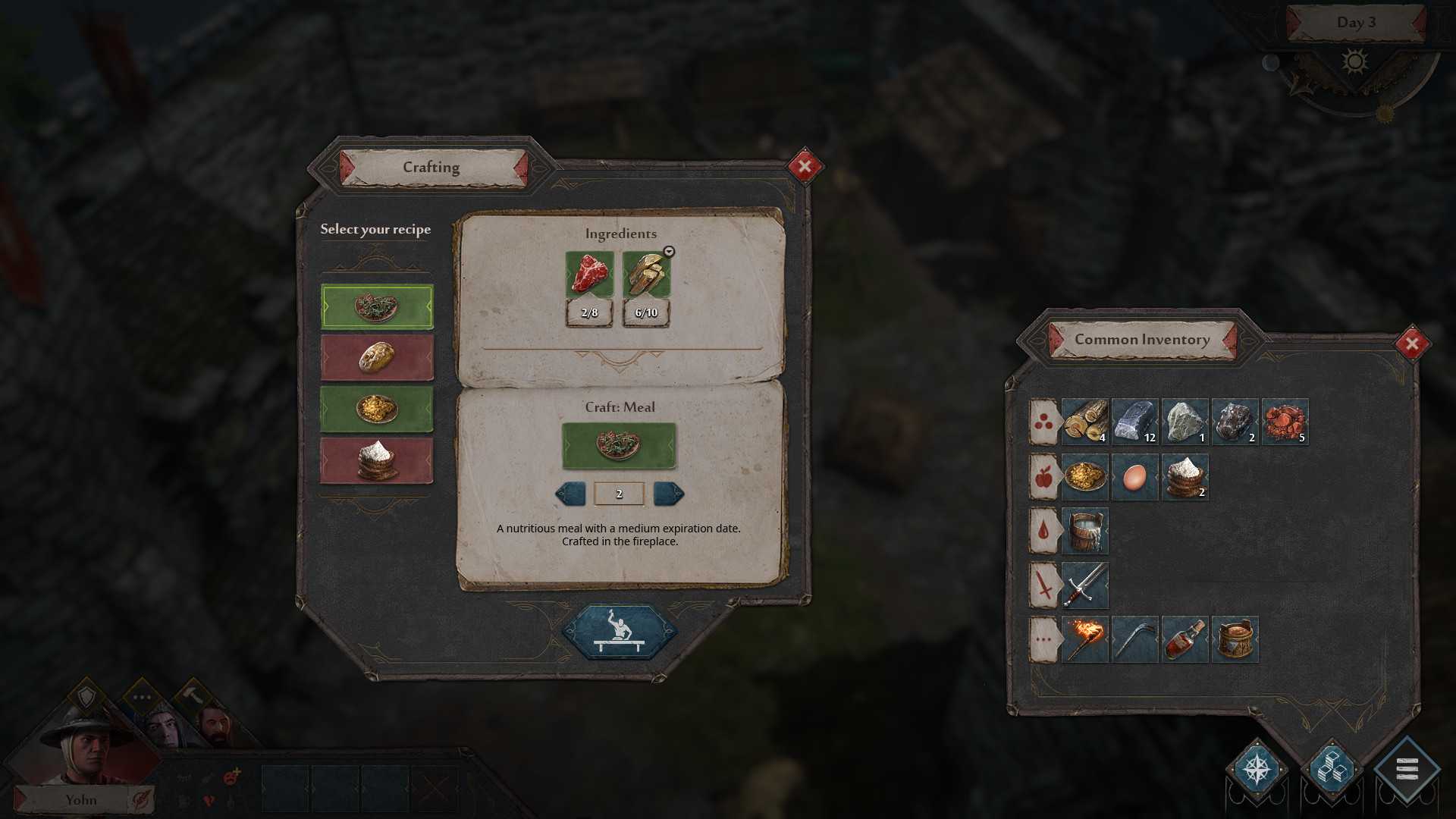Viewport: 1456px width, 819px height.
Task: Select the raw meat ingredient slot
Action: pyautogui.click(x=589, y=275)
